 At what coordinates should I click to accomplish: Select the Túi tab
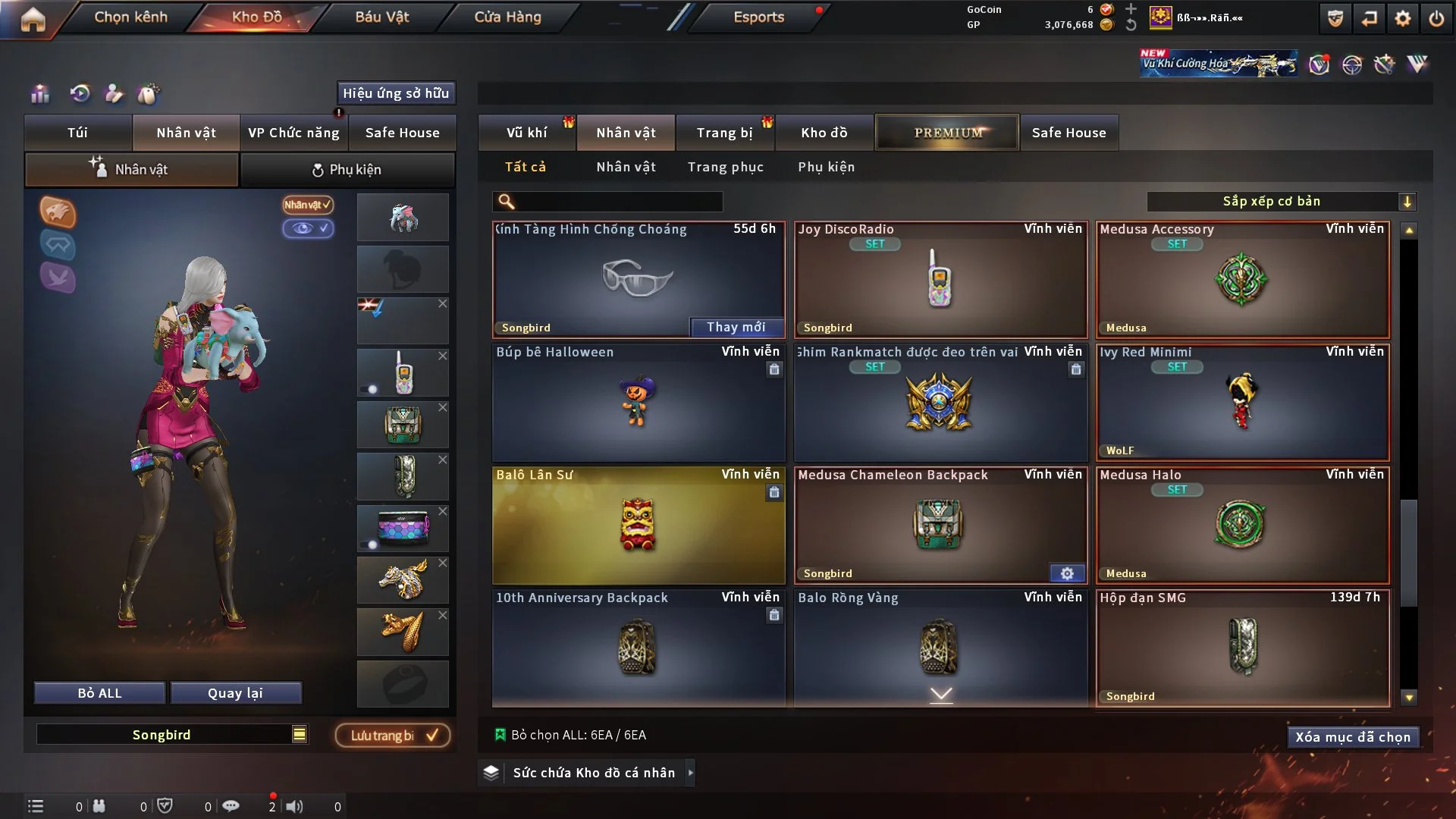click(x=77, y=133)
